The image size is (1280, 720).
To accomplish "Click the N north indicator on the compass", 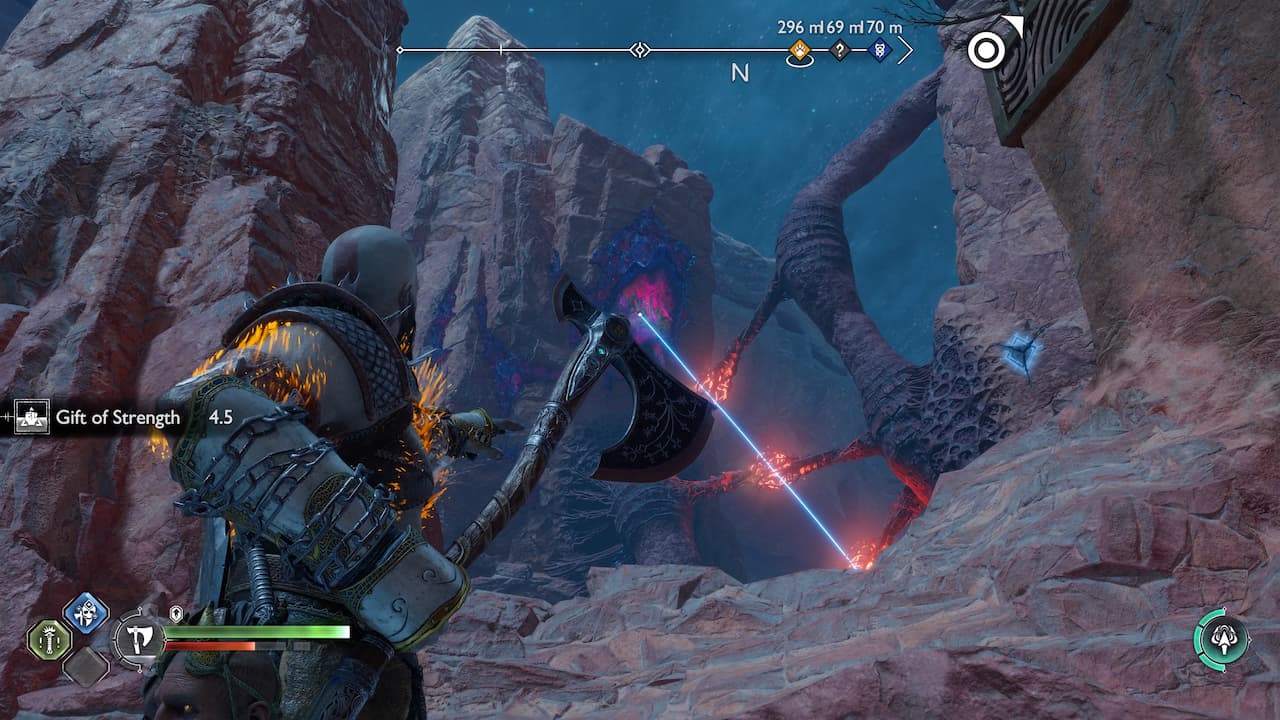I will [x=740, y=71].
